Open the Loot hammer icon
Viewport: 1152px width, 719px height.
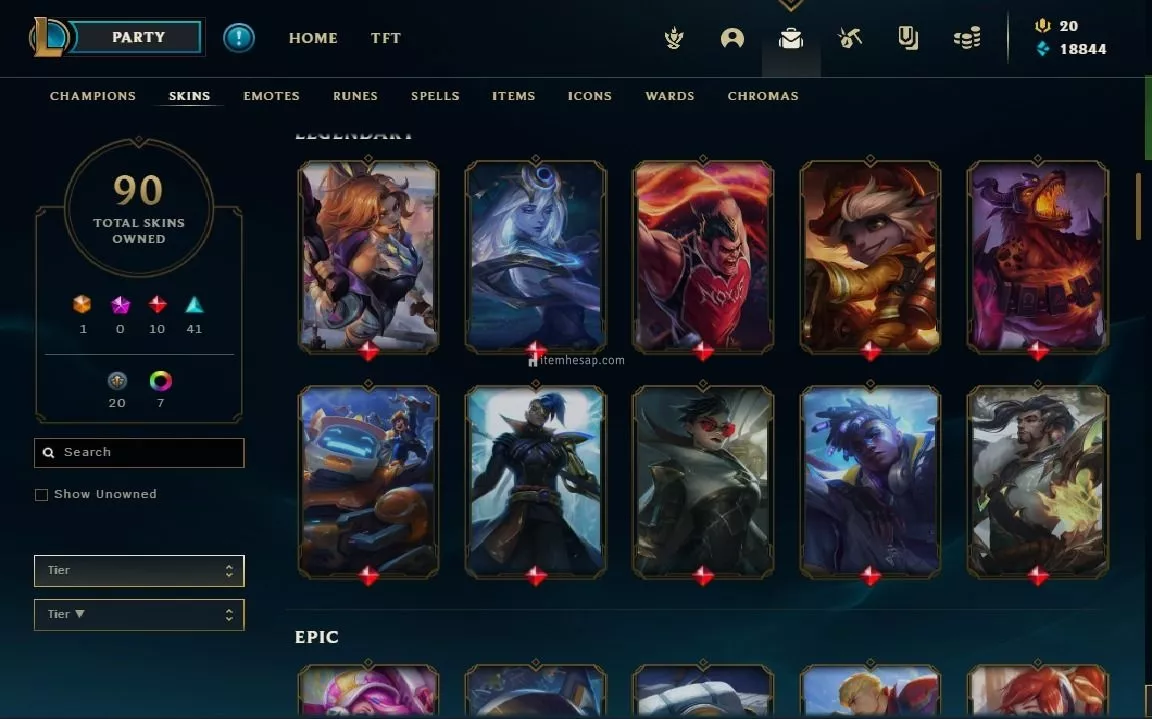(x=850, y=39)
